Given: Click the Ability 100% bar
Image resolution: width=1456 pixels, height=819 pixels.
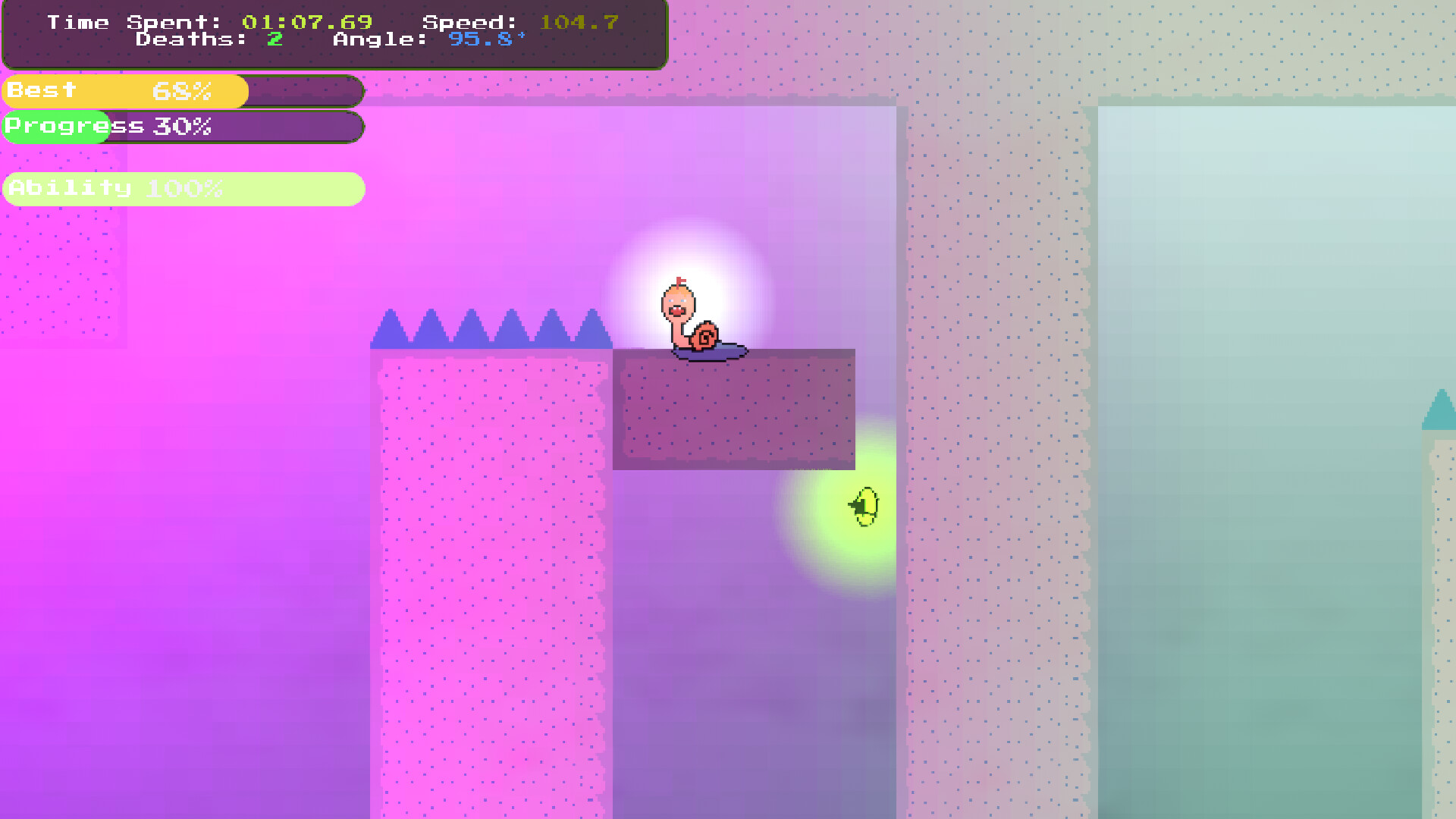Looking at the screenshot, I should point(182,188).
